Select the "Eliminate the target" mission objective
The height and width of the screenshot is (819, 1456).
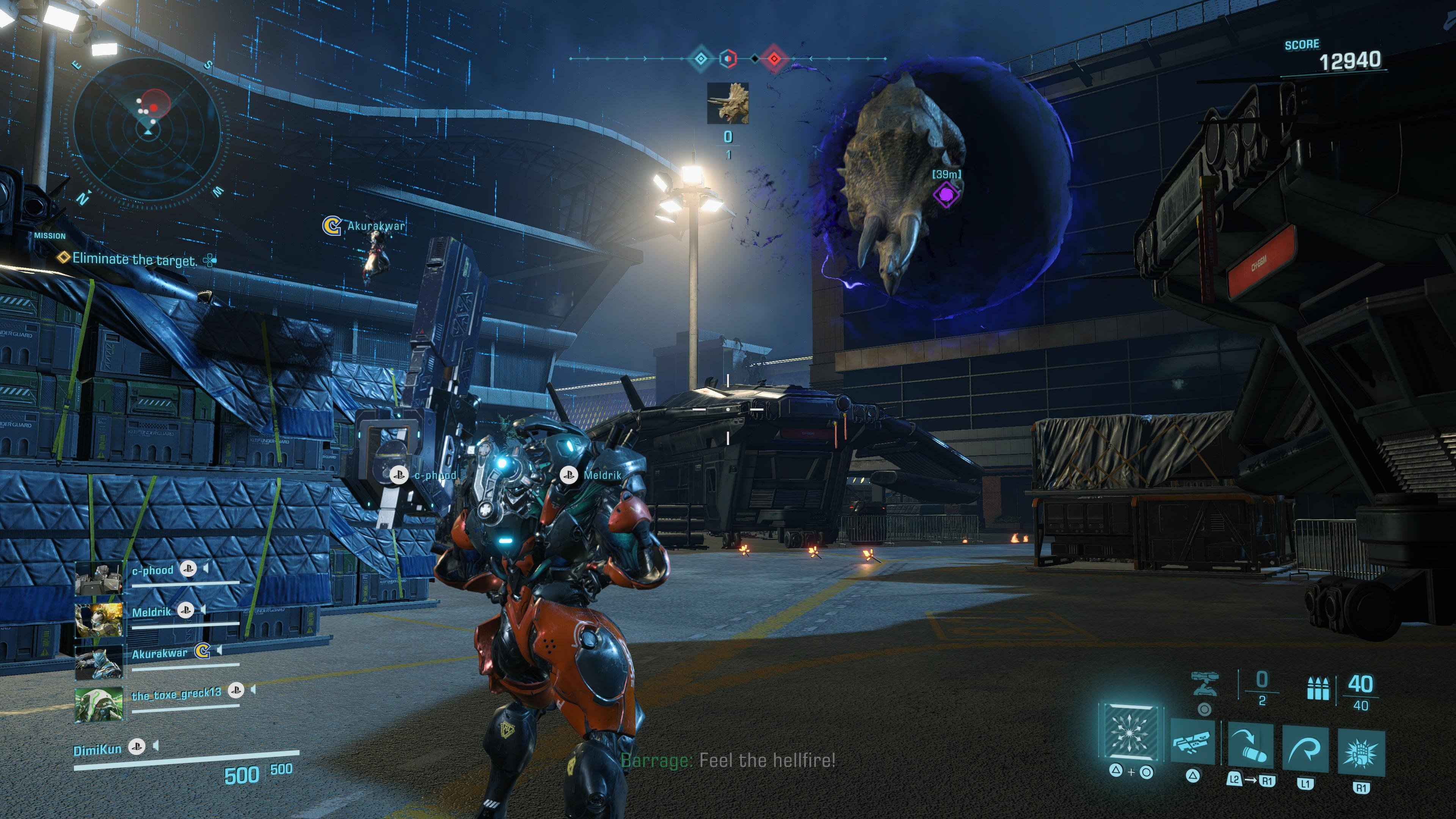click(135, 259)
